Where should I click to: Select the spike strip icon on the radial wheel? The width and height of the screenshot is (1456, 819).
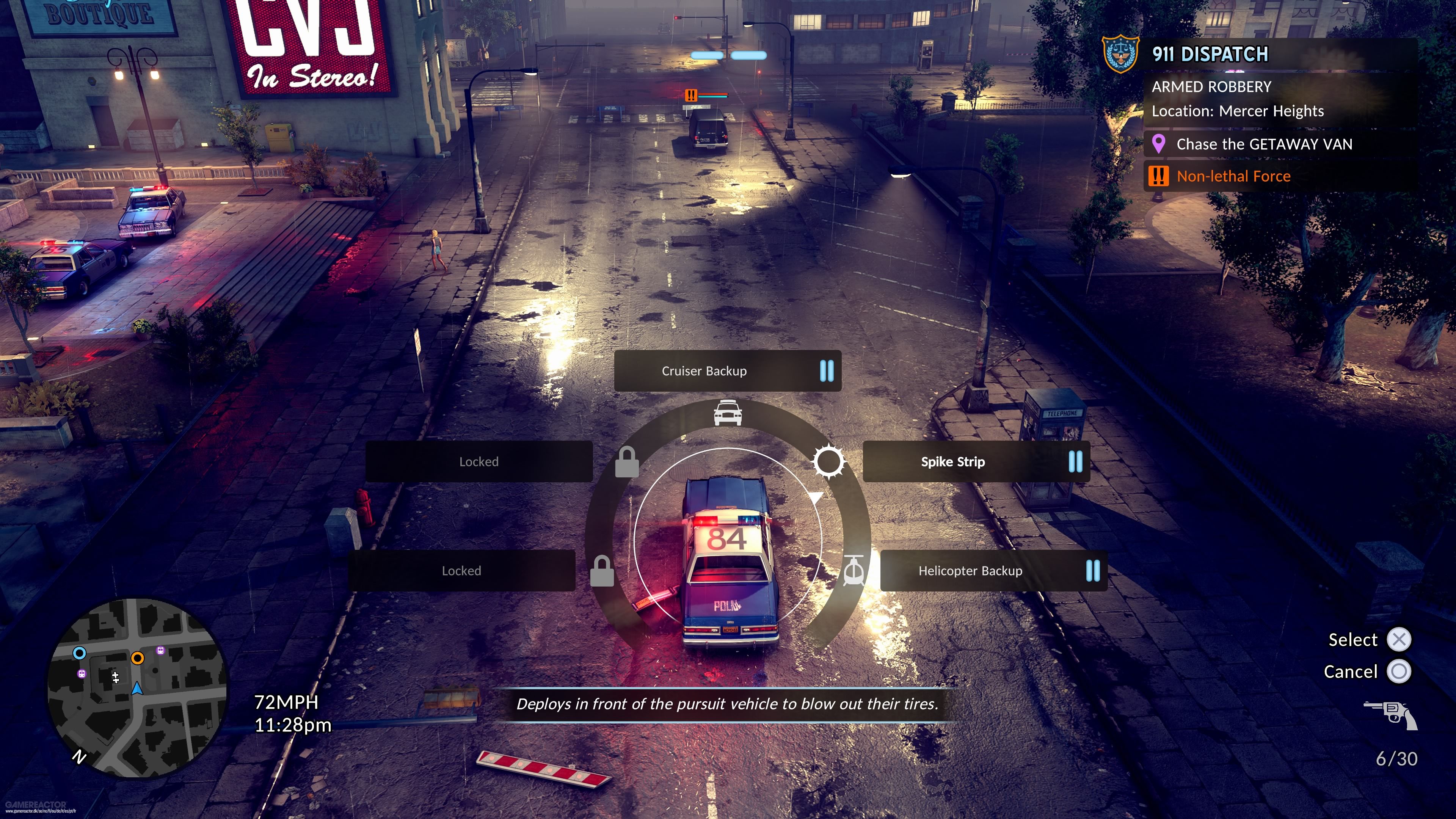[x=829, y=461]
